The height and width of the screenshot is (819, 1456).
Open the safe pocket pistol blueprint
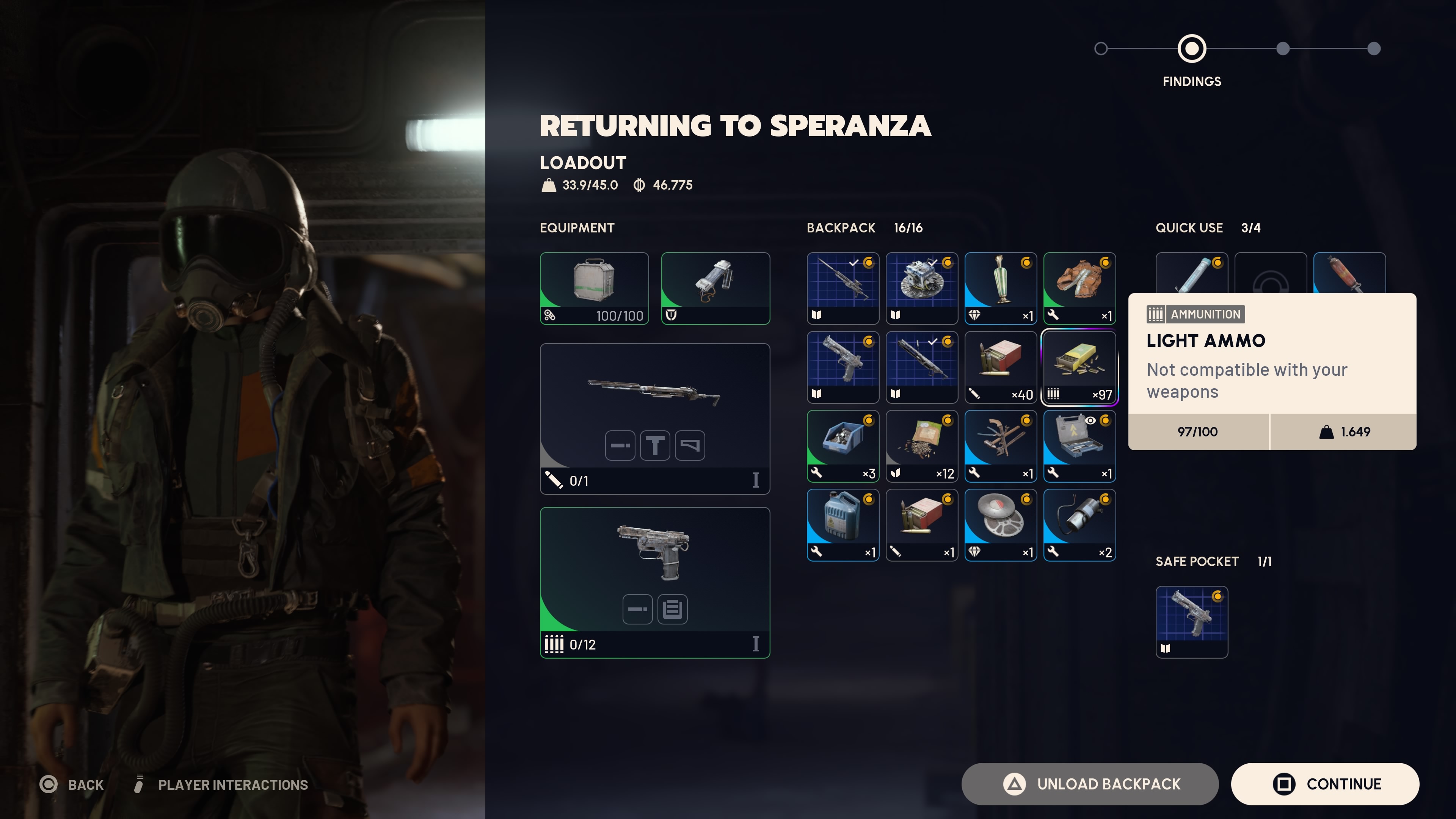click(x=1191, y=622)
